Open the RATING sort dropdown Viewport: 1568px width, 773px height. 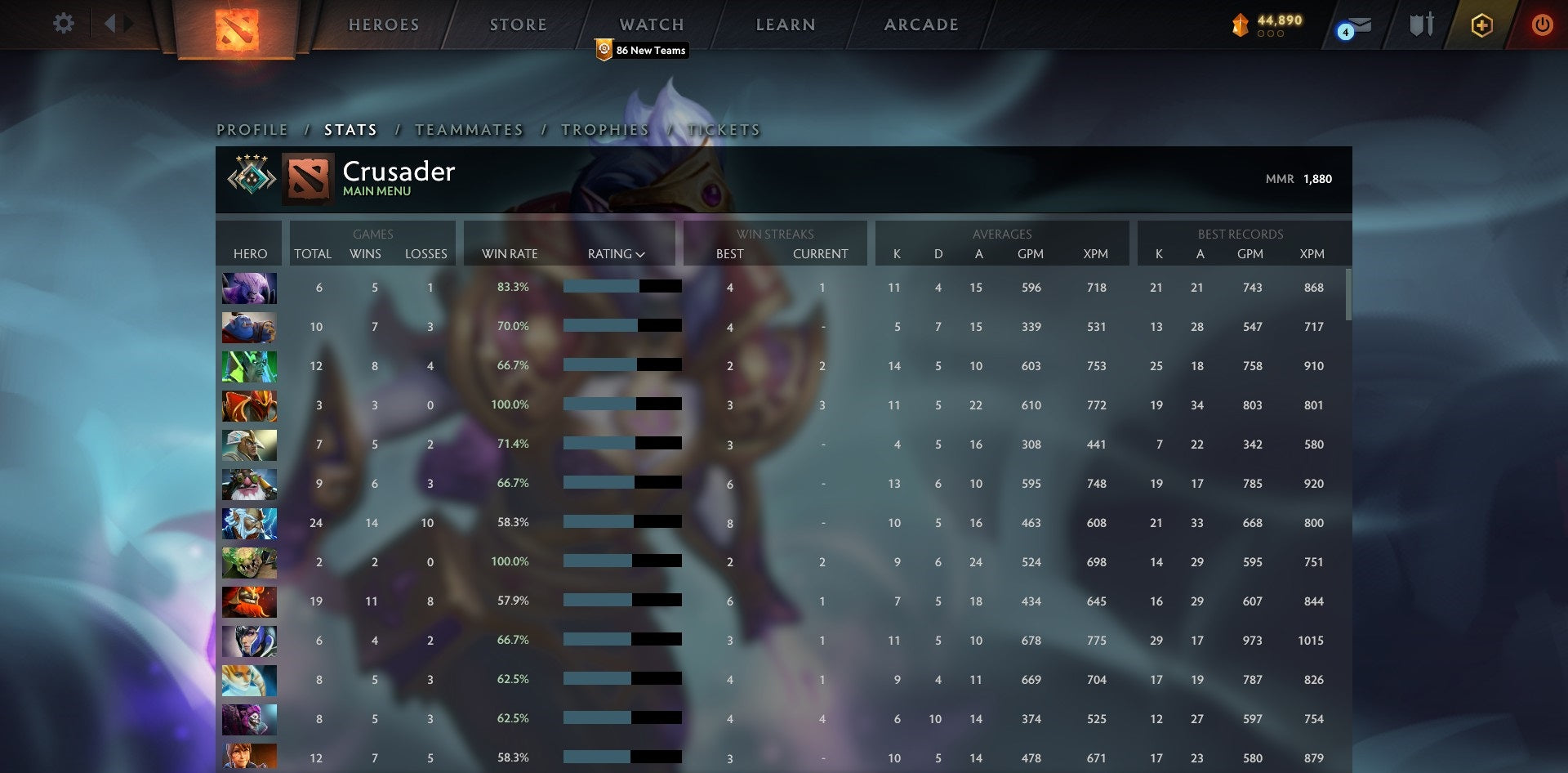pyautogui.click(x=617, y=253)
